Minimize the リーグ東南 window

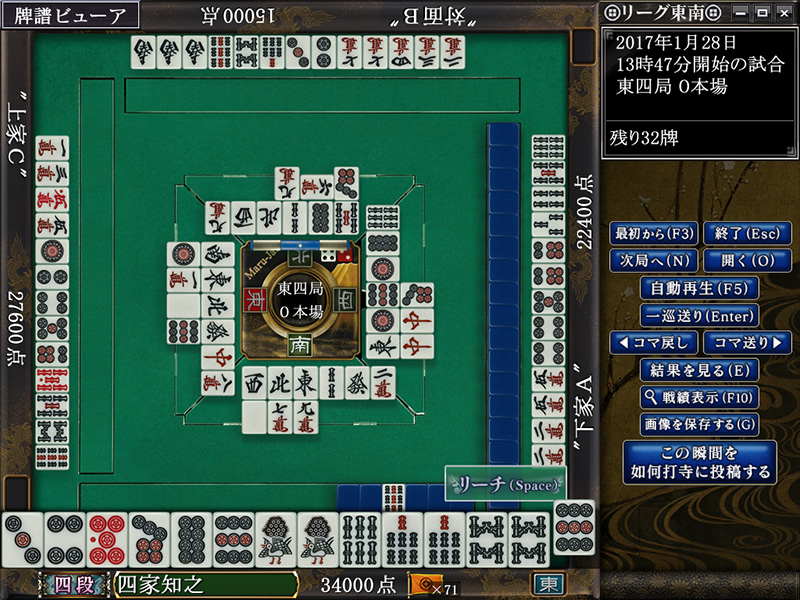(741, 12)
